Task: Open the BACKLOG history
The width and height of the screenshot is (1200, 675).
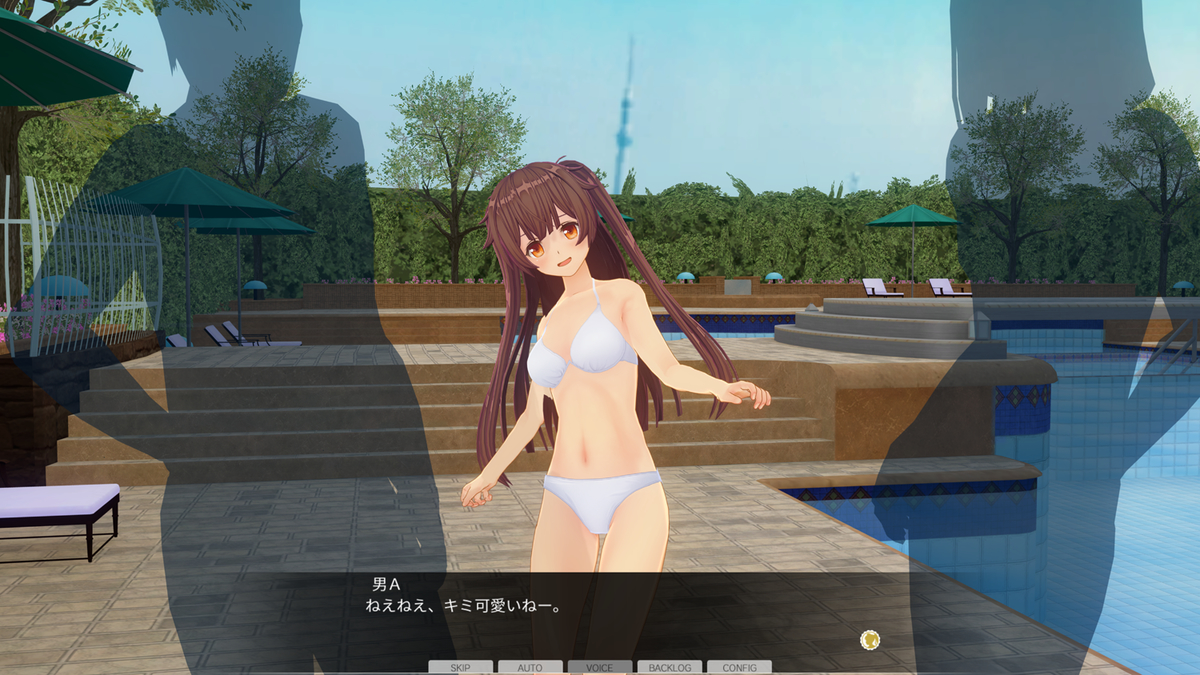Action: 670,667
